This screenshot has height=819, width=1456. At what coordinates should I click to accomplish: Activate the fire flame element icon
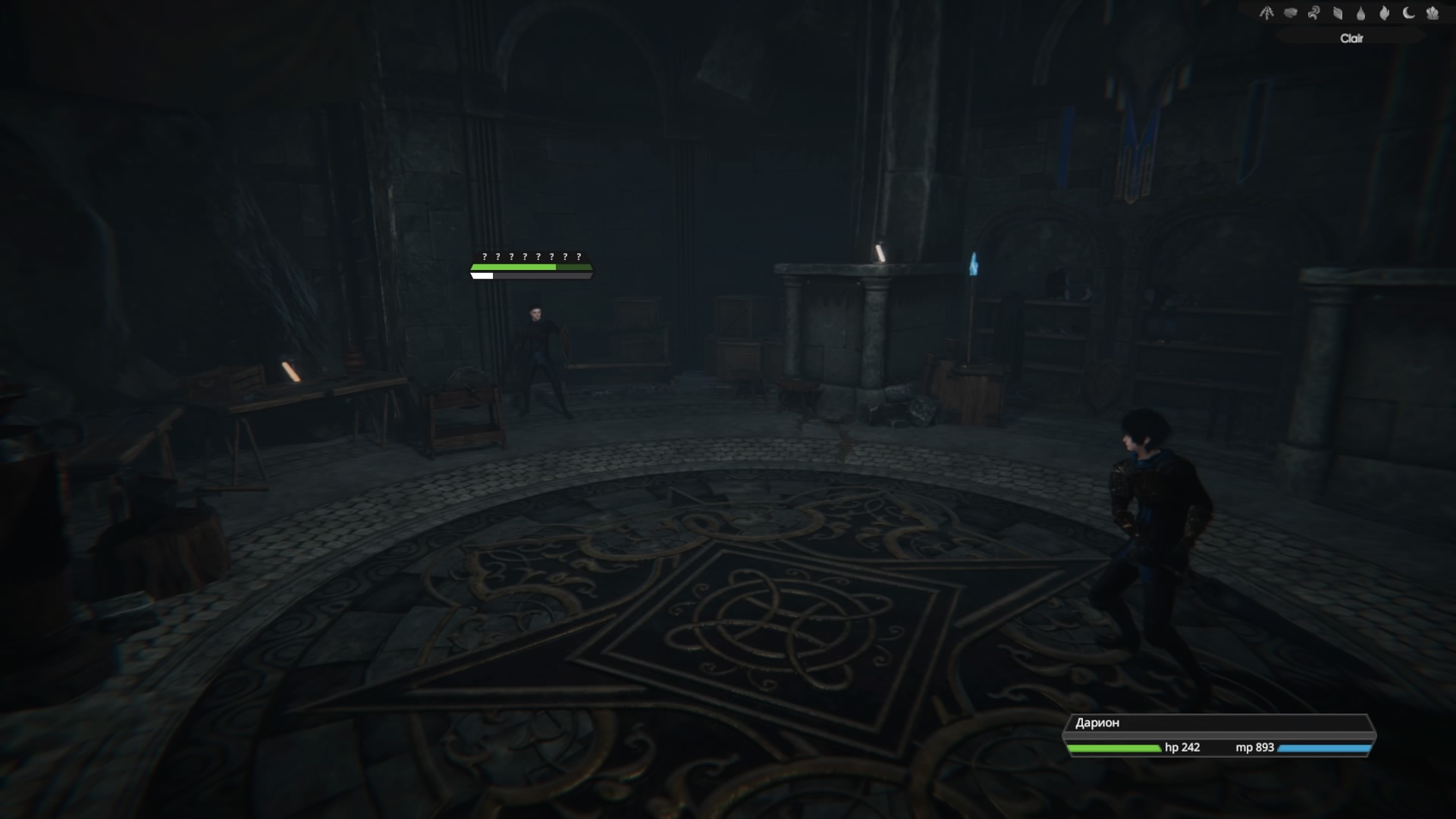click(1385, 13)
